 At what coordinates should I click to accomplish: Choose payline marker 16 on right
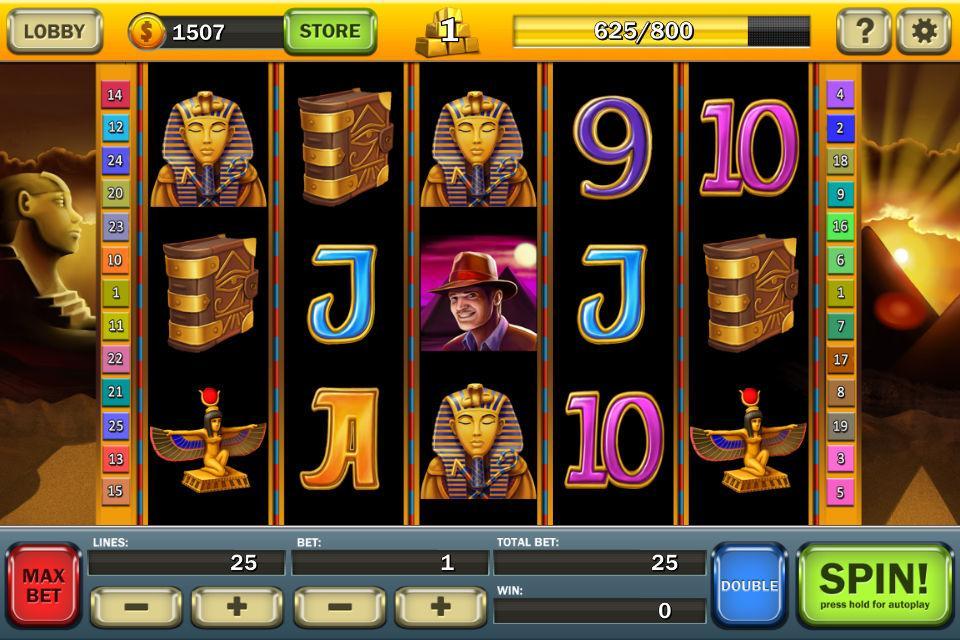coord(840,227)
